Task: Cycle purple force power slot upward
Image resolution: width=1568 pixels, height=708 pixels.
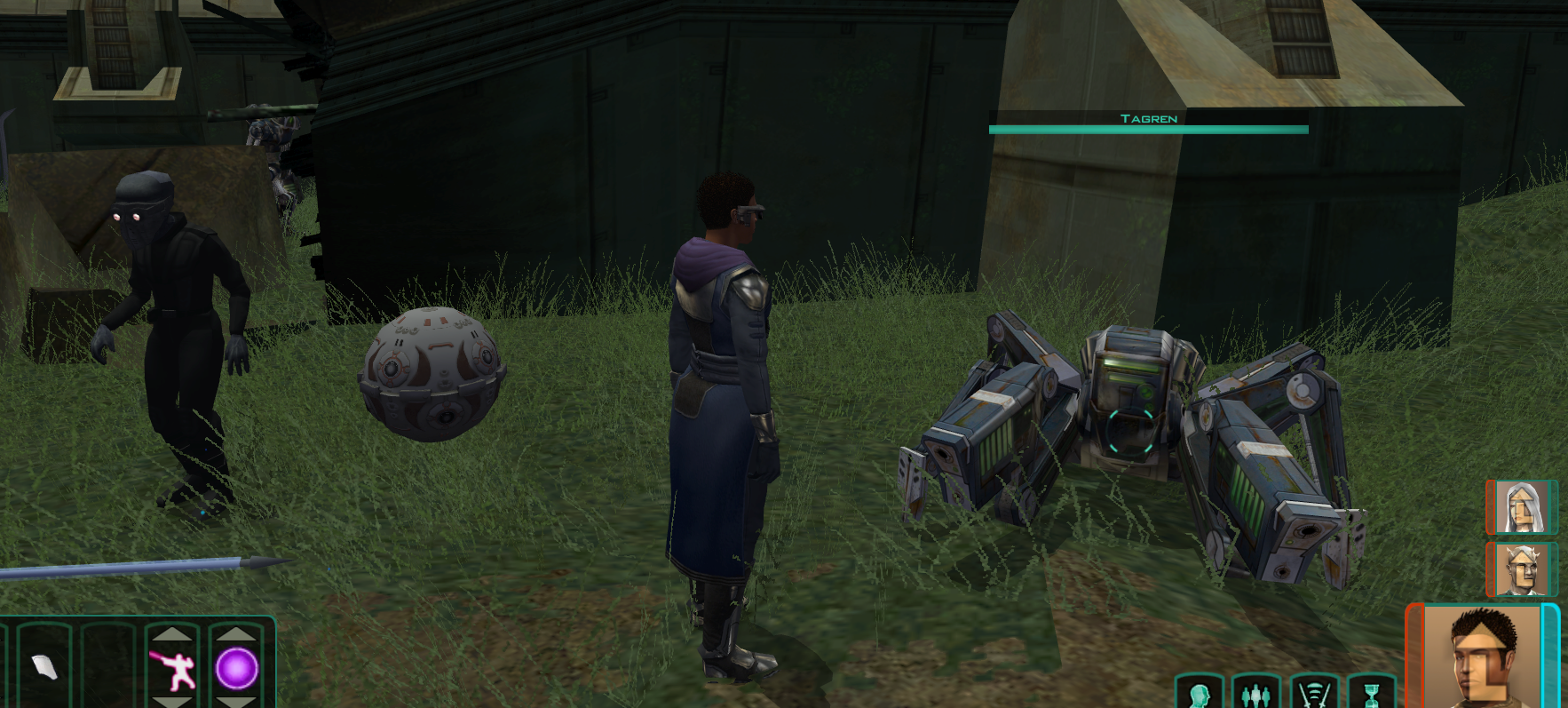Action: coord(237,633)
